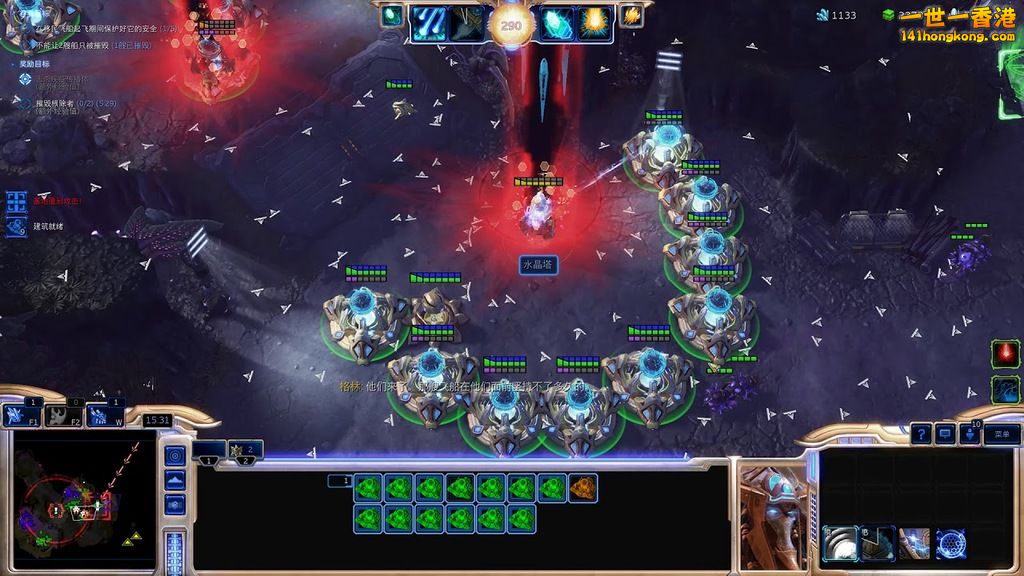Use the blue crystal Spear of Adun ability
Viewport: 1024px width, 576px height.
click(557, 22)
